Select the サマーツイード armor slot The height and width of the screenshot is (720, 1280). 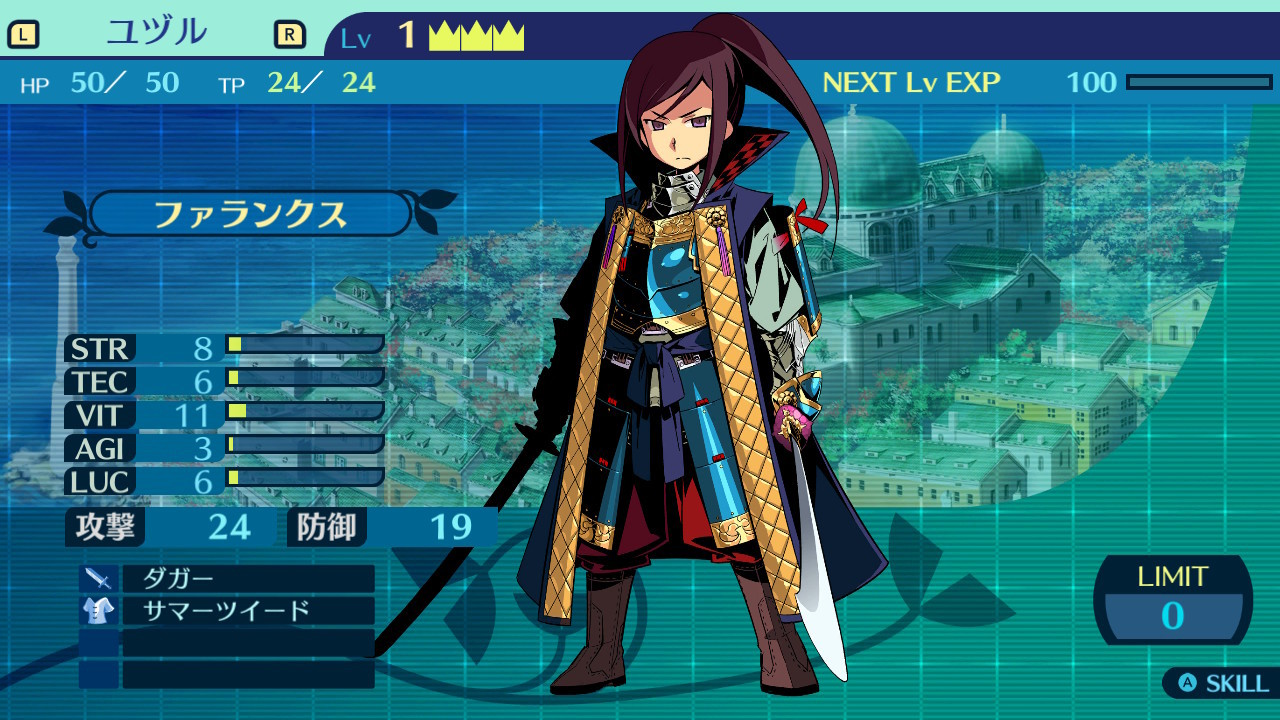pos(247,611)
